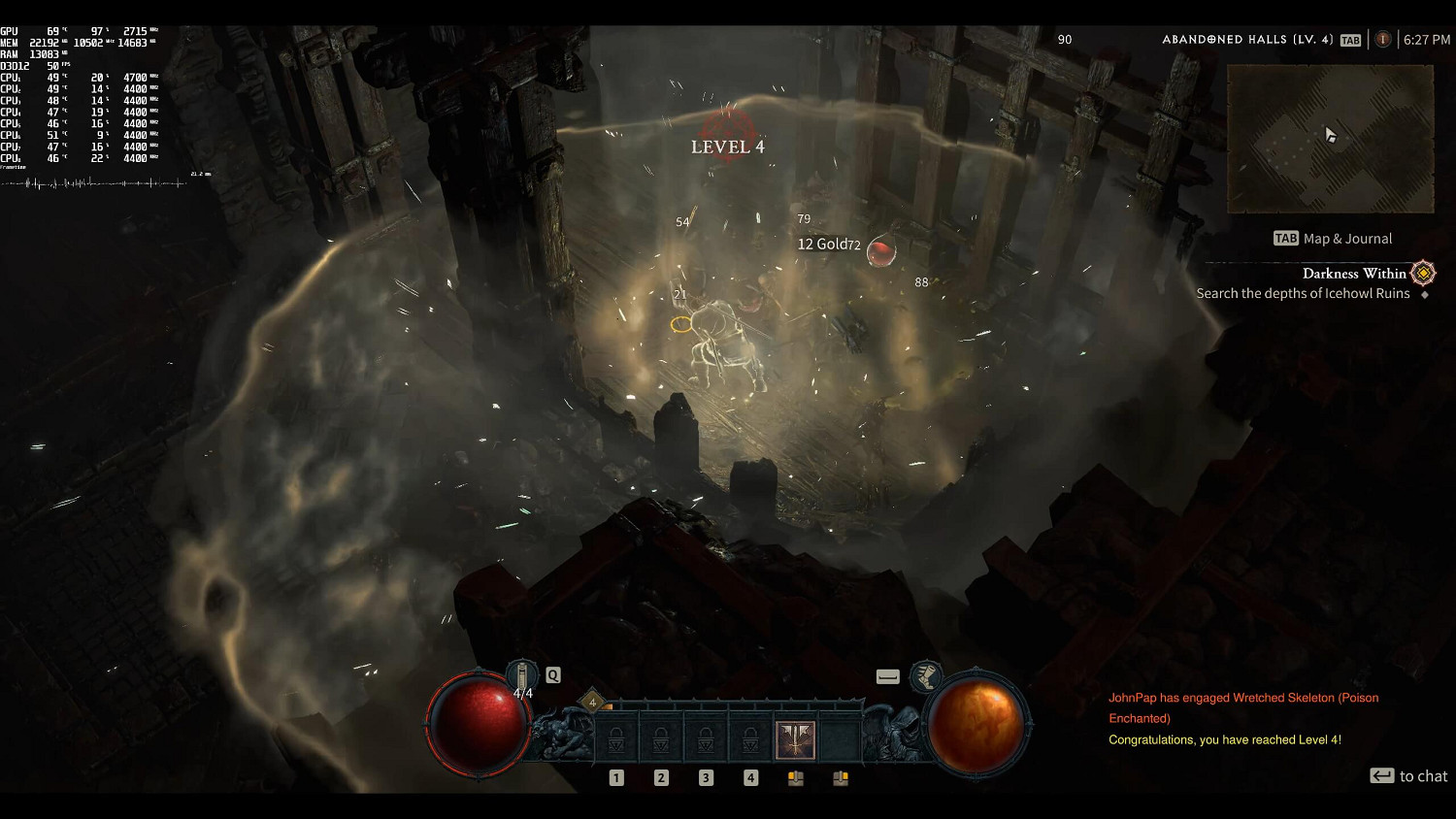Click the level 4 experience badge
Viewport: 1456px width, 819px height.
(592, 703)
